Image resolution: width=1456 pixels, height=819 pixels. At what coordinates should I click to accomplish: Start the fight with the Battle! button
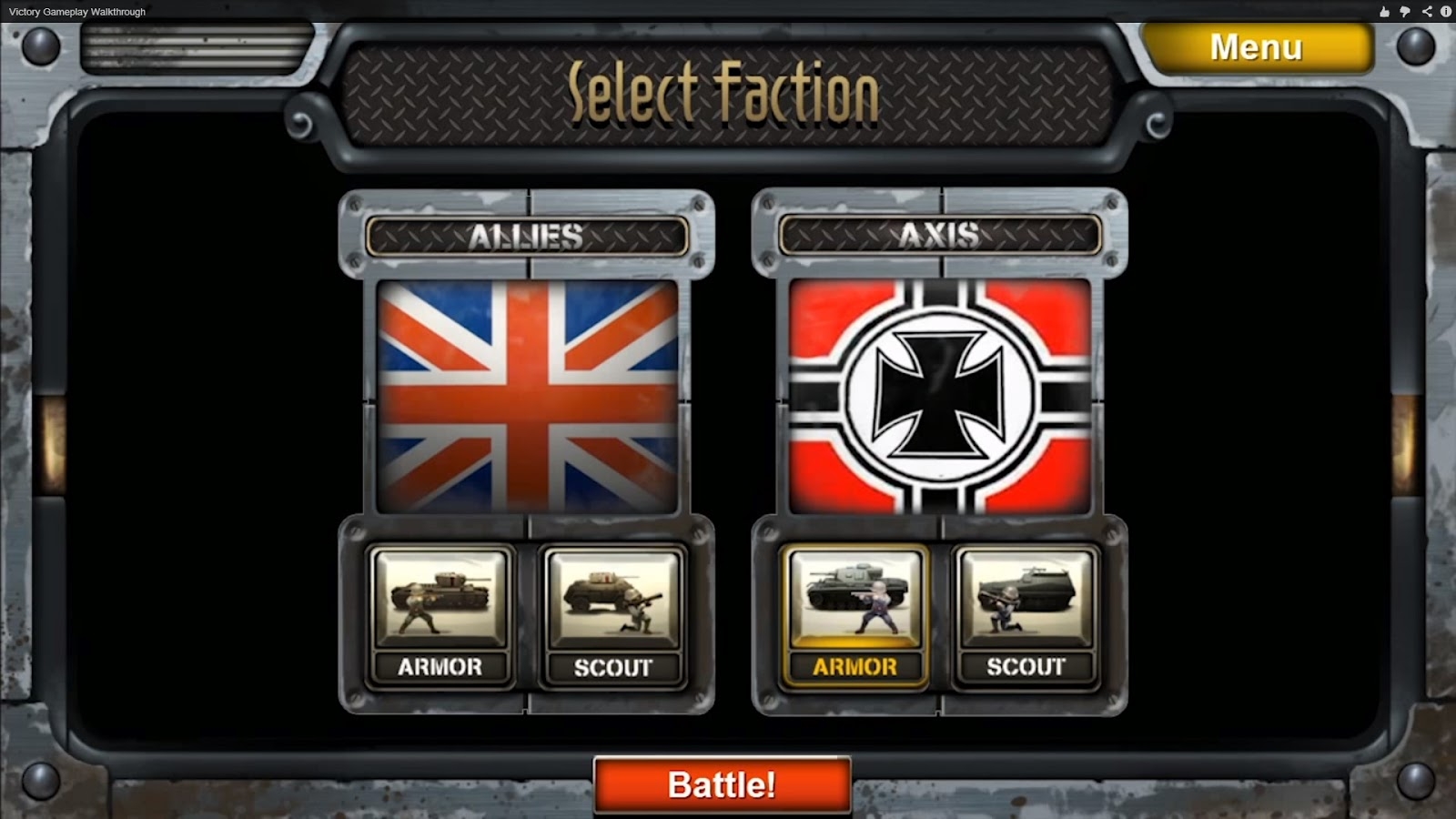[722, 784]
